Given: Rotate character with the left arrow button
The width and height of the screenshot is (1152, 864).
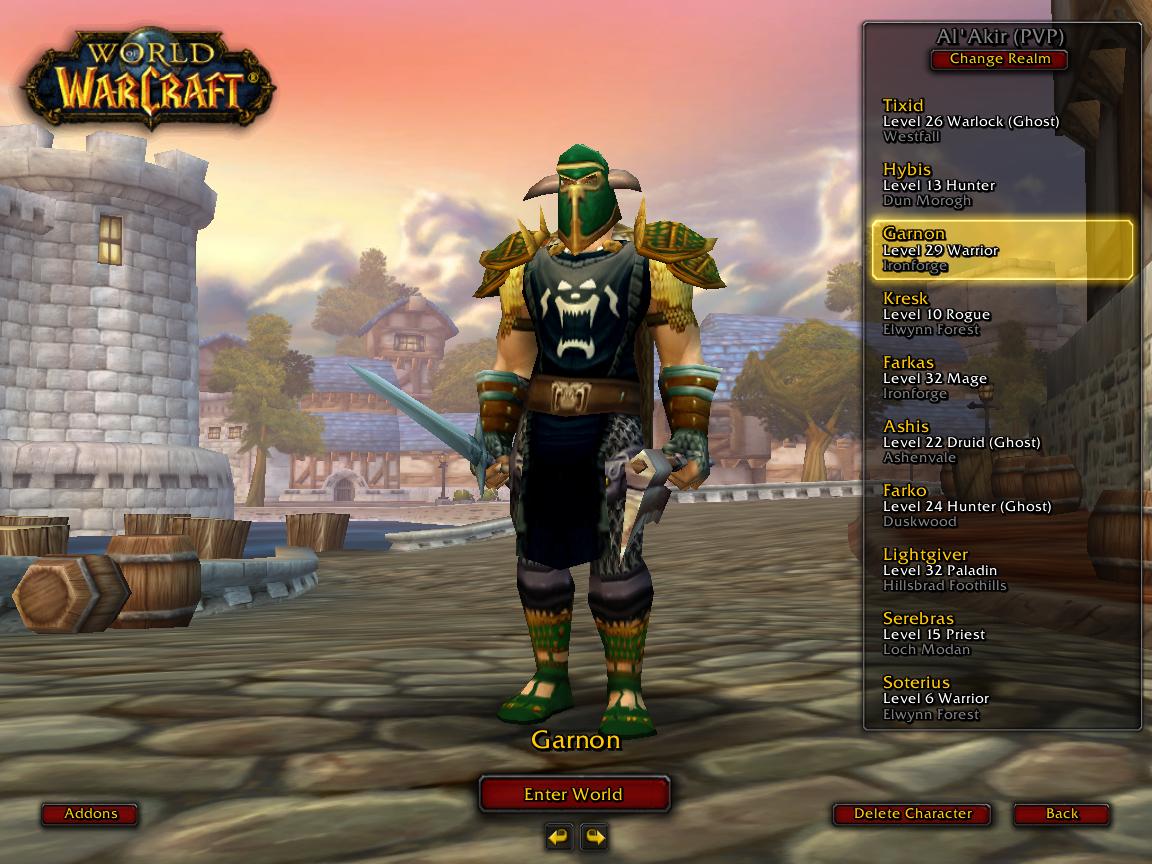Looking at the screenshot, I should [x=560, y=835].
